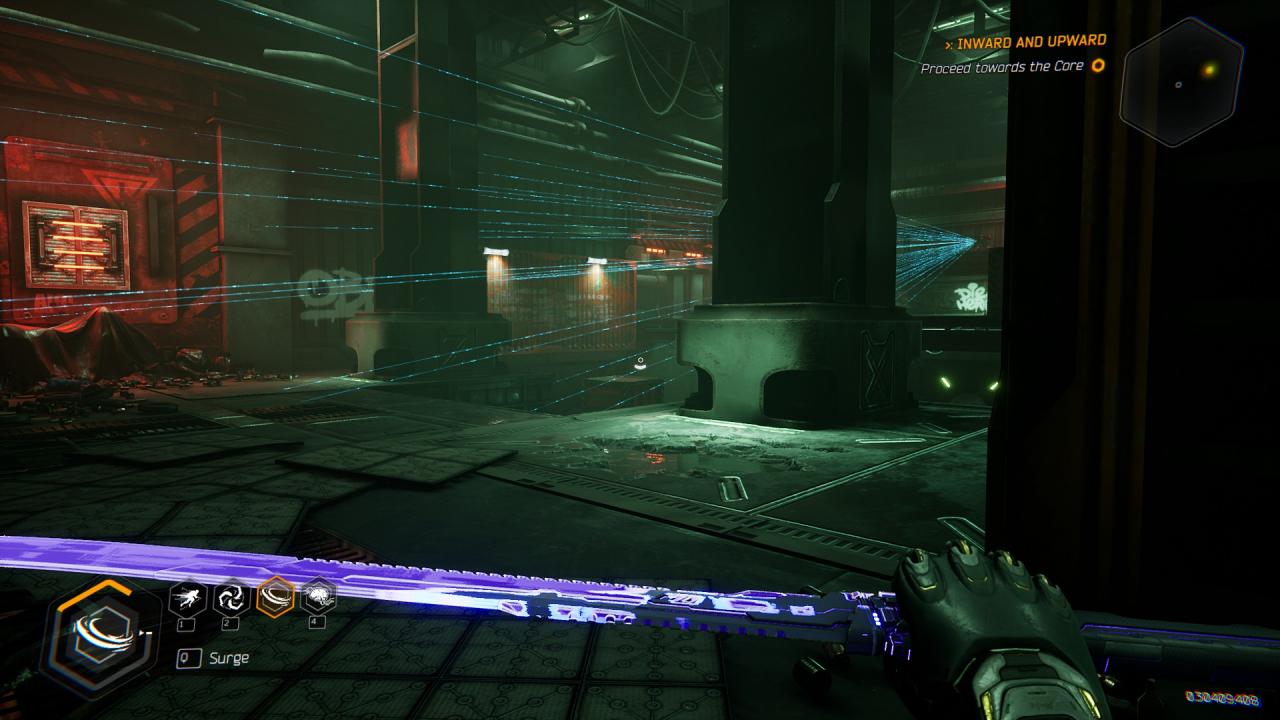Image resolution: width=1280 pixels, height=720 pixels.
Task: Open the hexagonal minimap
Action: click(x=1181, y=82)
